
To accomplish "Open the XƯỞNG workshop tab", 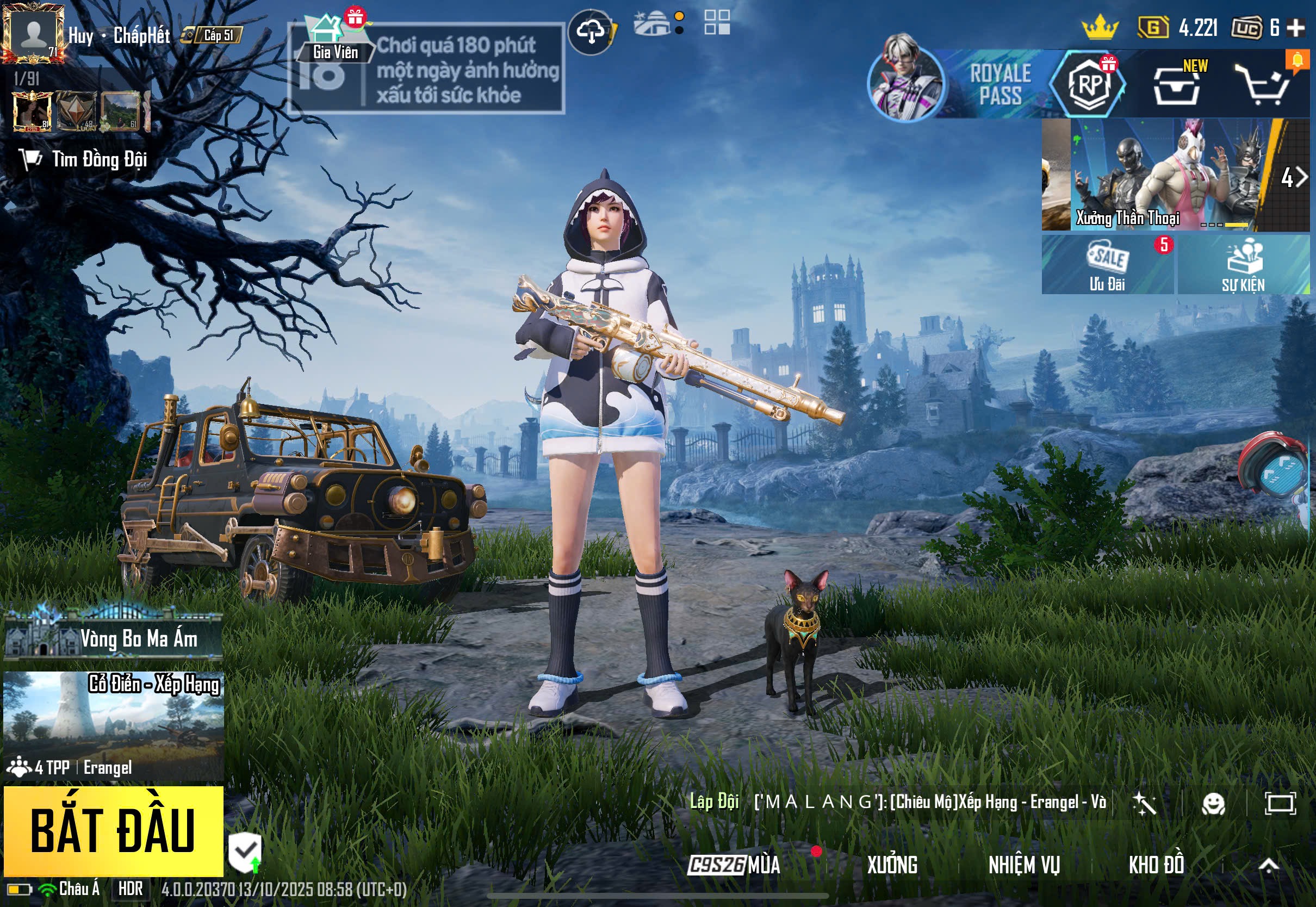I will (x=892, y=865).
